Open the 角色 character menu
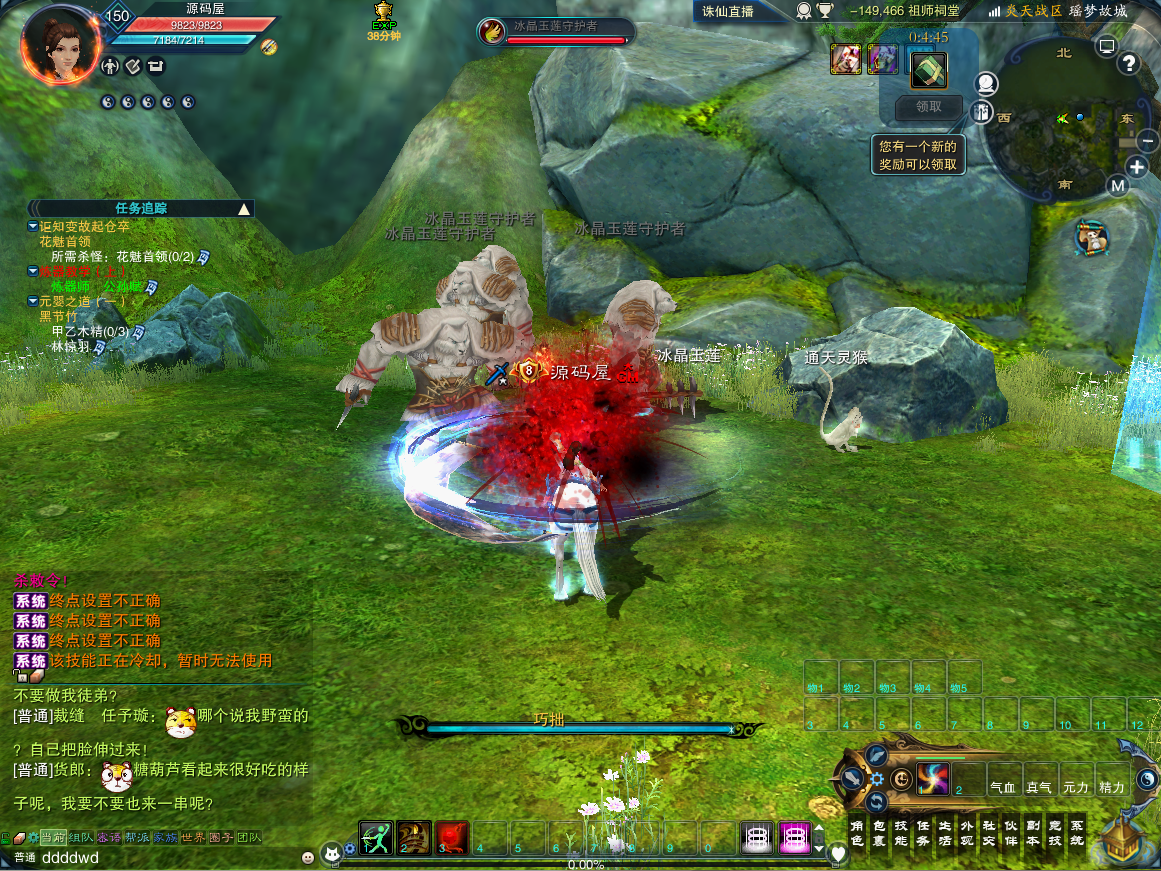 pyautogui.click(x=857, y=834)
